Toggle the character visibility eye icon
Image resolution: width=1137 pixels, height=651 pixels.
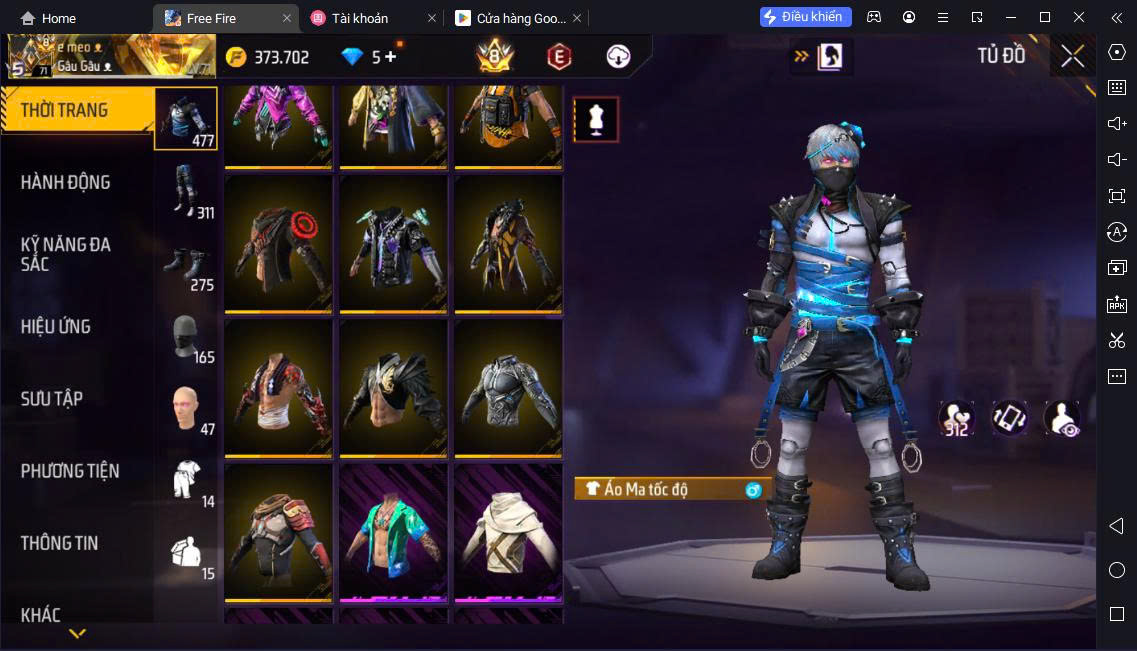click(1062, 418)
